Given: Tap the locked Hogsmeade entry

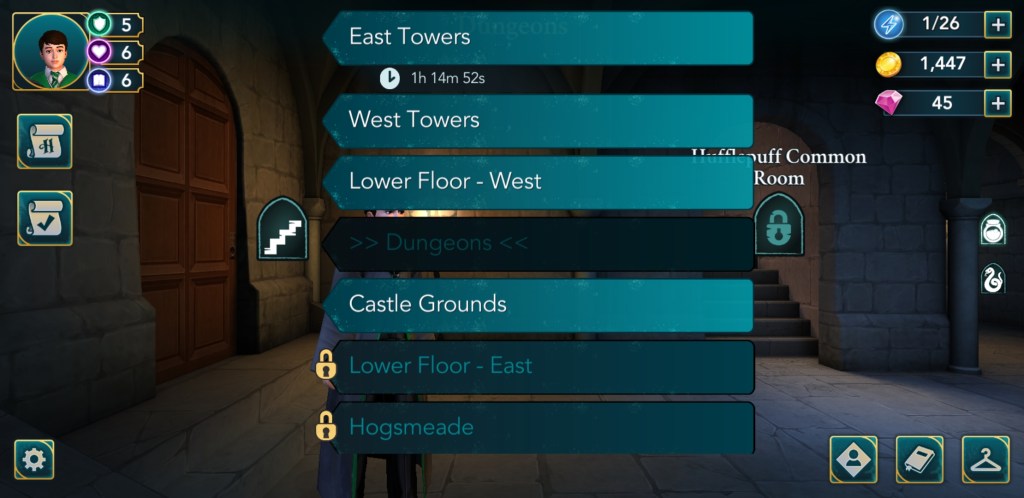Looking at the screenshot, I should [540, 428].
